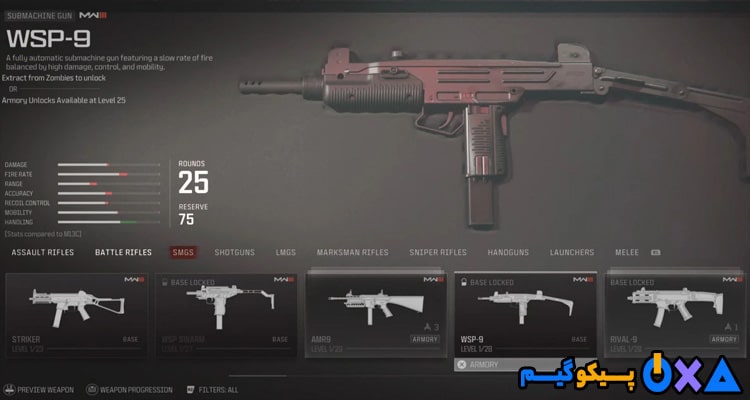Switch to the Assault Rifles category

43,253
